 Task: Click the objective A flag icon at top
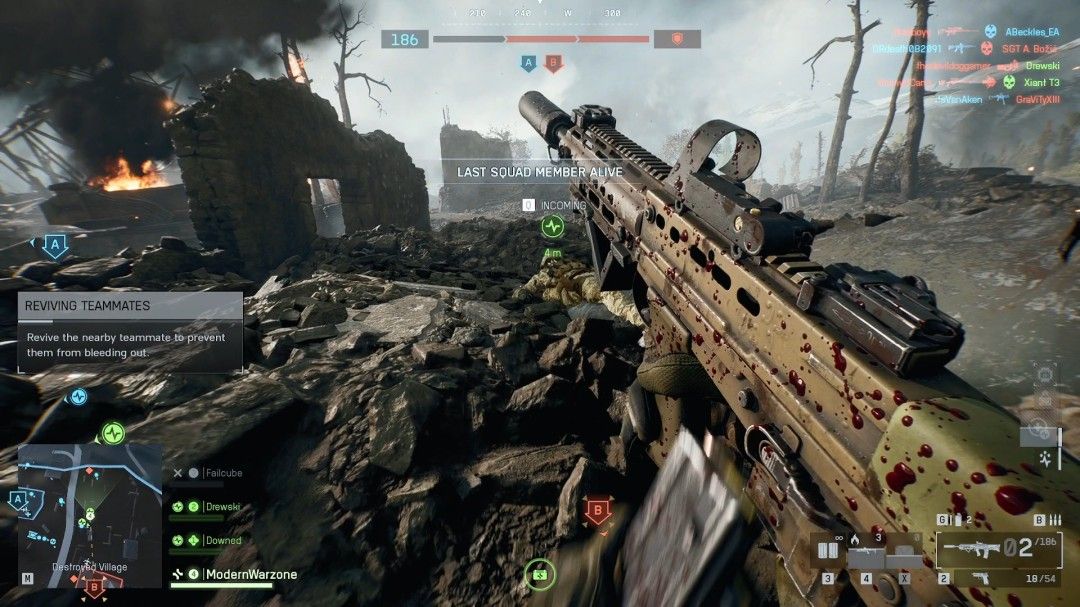pos(528,64)
